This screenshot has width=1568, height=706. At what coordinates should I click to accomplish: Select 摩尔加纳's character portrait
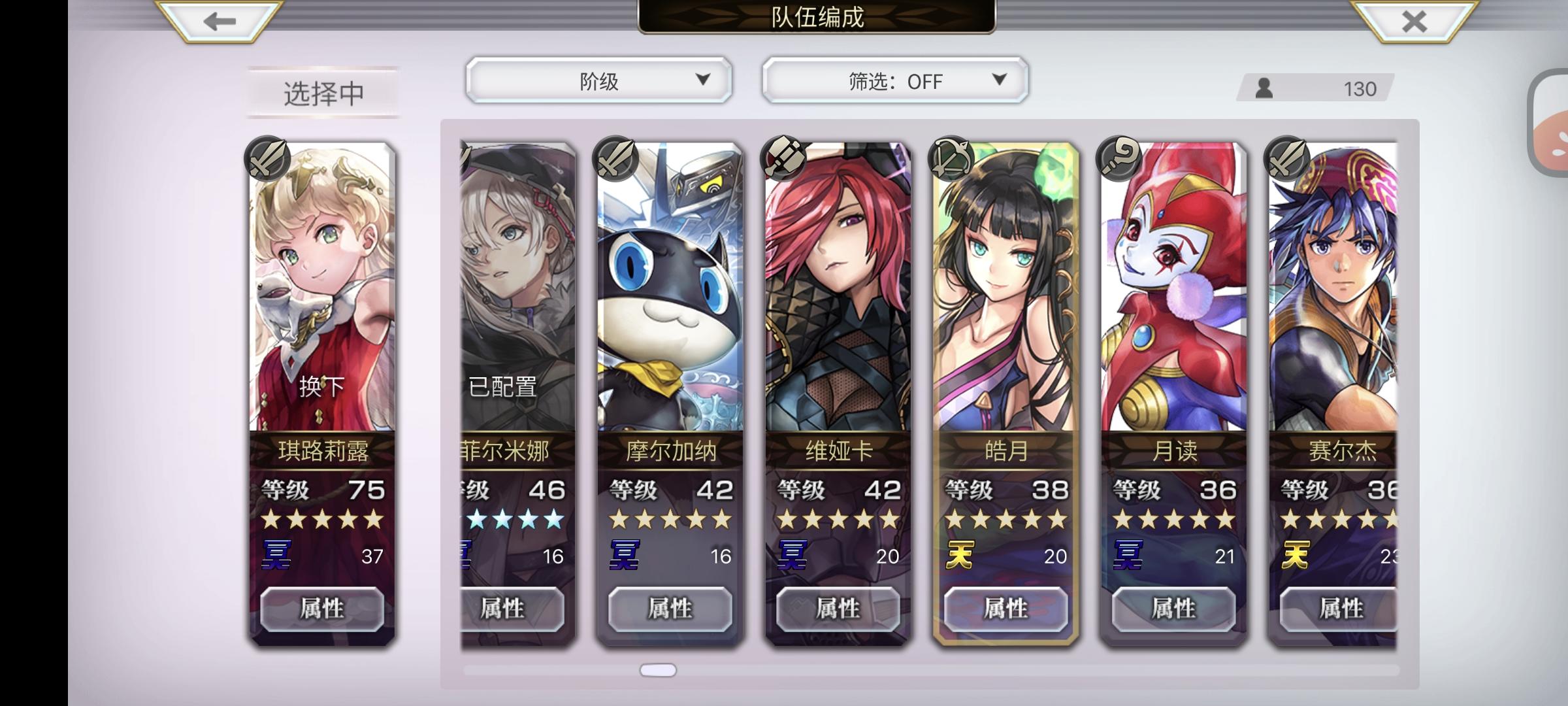click(x=670, y=288)
